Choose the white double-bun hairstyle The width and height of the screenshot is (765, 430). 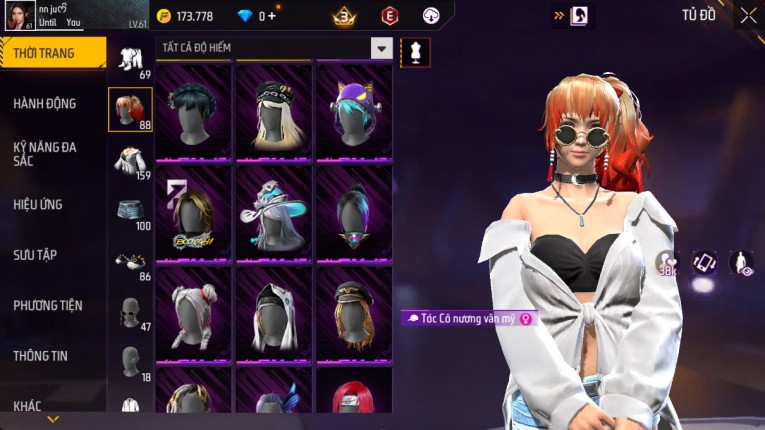tap(194, 313)
